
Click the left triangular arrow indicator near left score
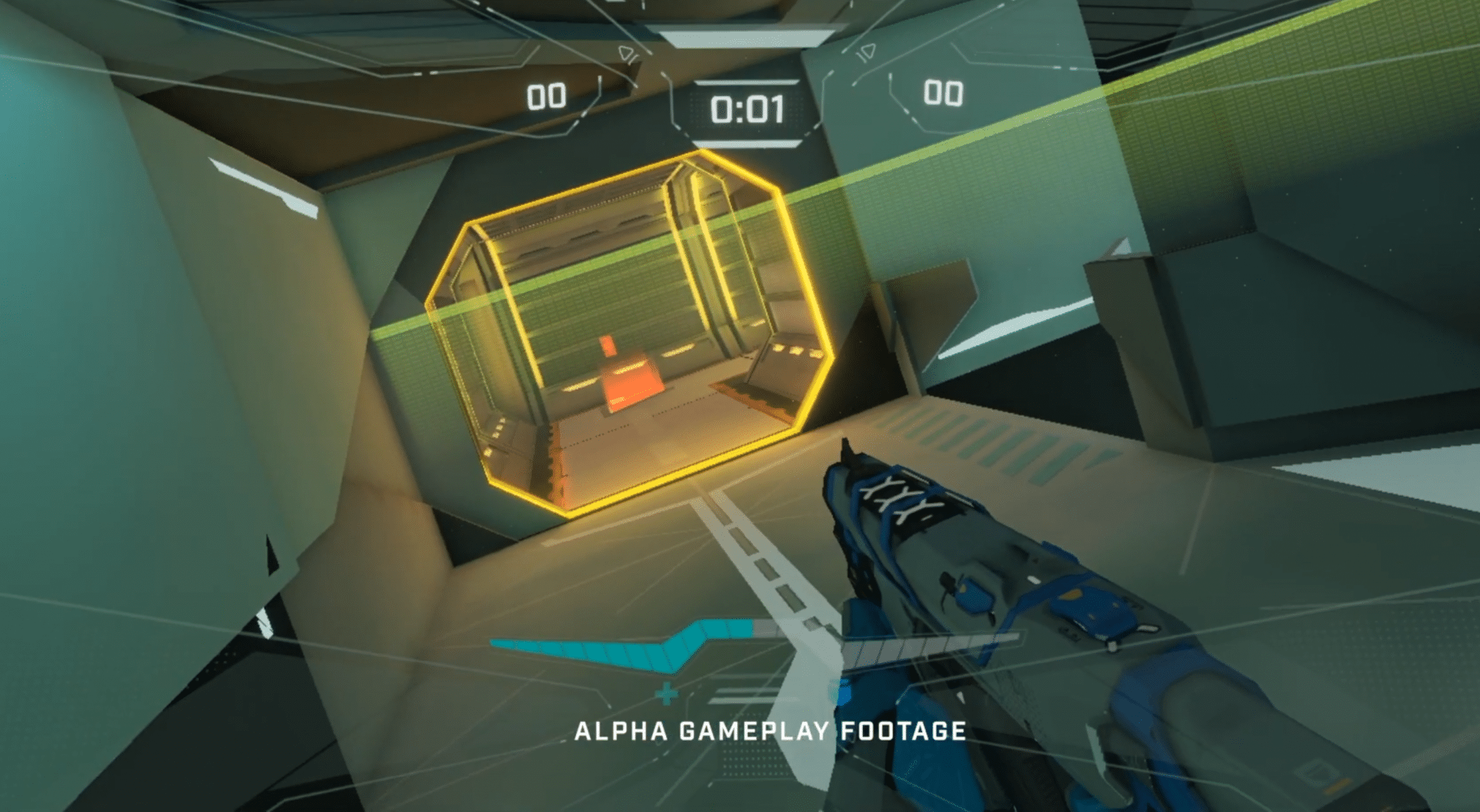point(627,53)
